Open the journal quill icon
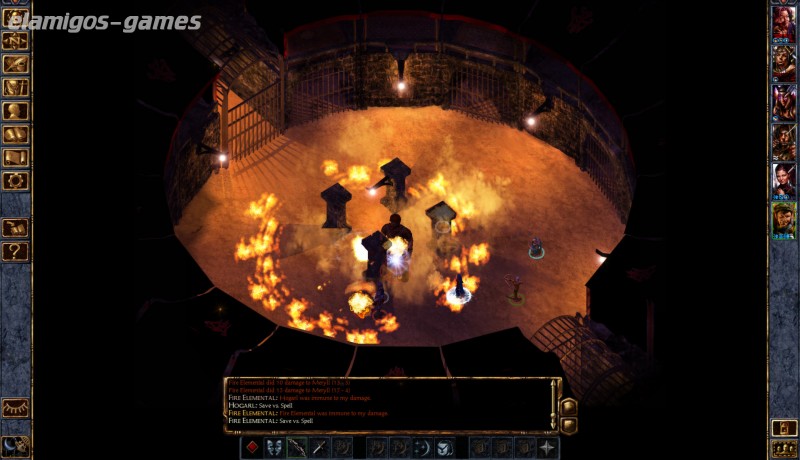800x460 pixels. click(x=15, y=64)
